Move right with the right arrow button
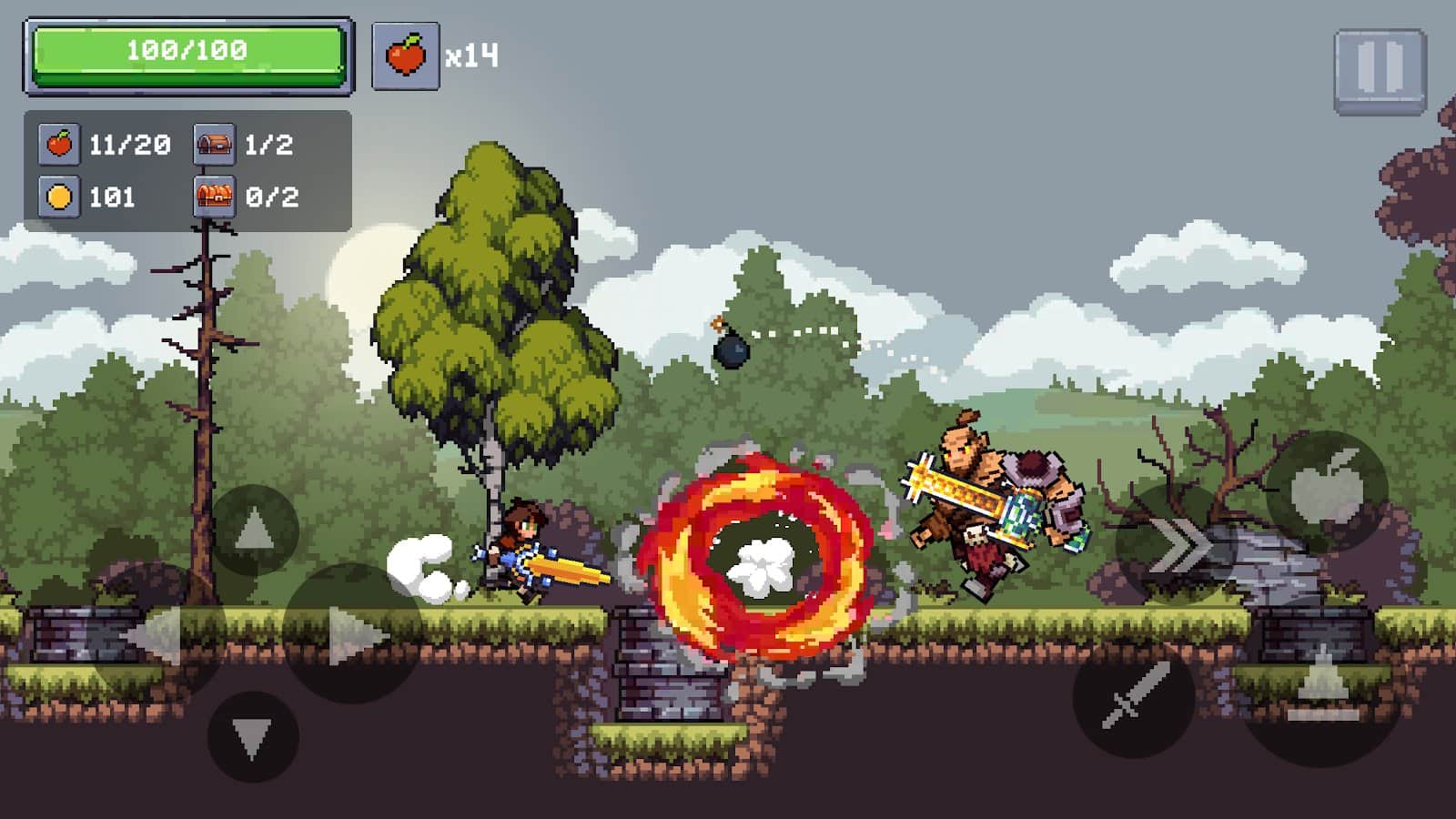 [352, 633]
